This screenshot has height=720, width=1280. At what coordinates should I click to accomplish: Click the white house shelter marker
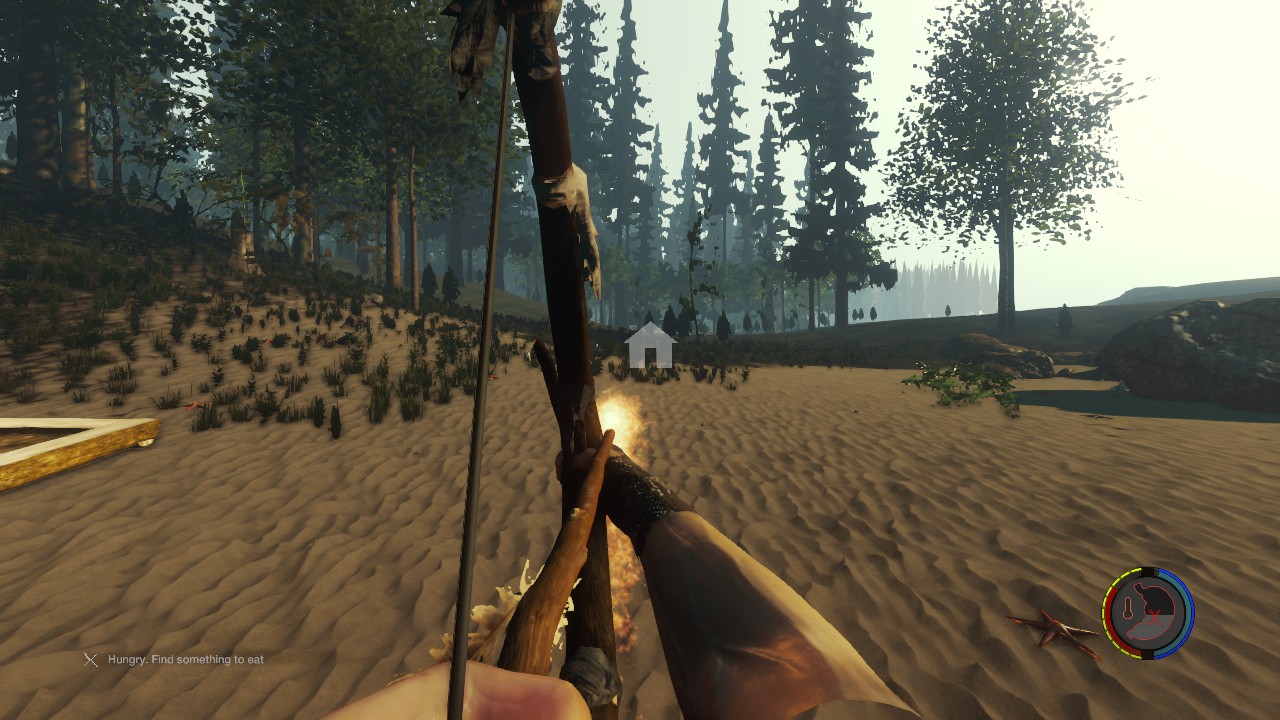pos(649,345)
